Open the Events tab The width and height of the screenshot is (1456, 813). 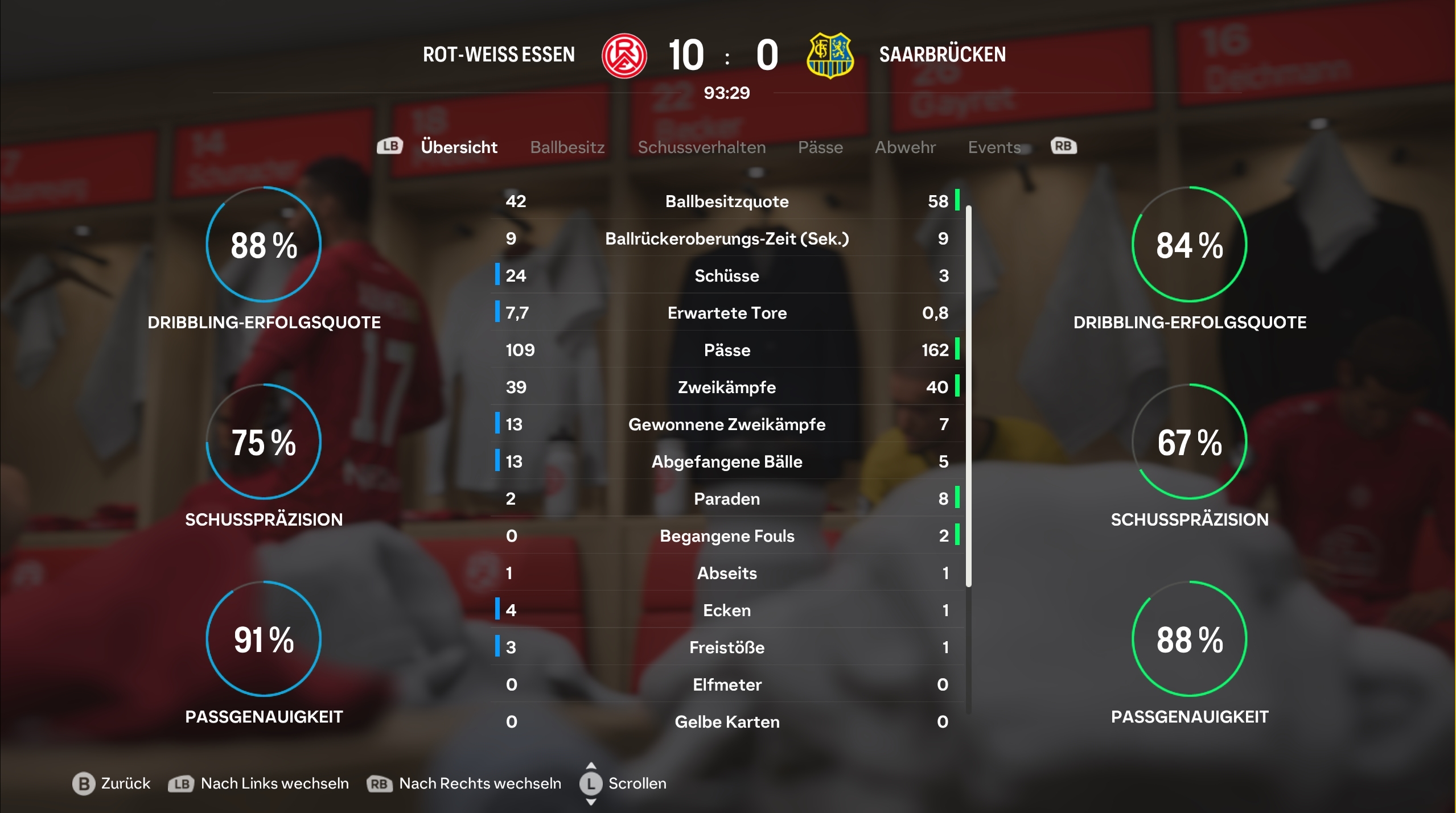pyautogui.click(x=994, y=147)
